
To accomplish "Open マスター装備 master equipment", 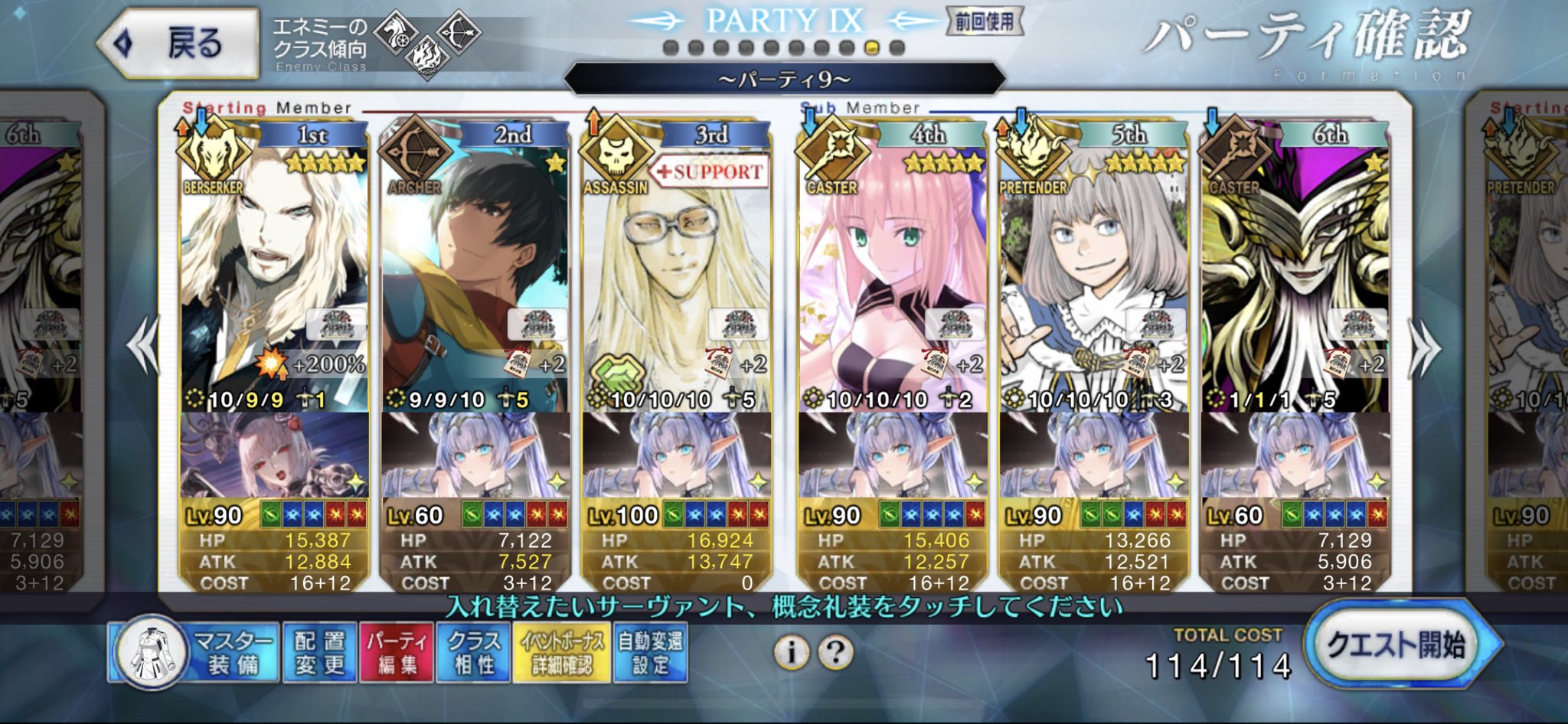I will (192, 653).
